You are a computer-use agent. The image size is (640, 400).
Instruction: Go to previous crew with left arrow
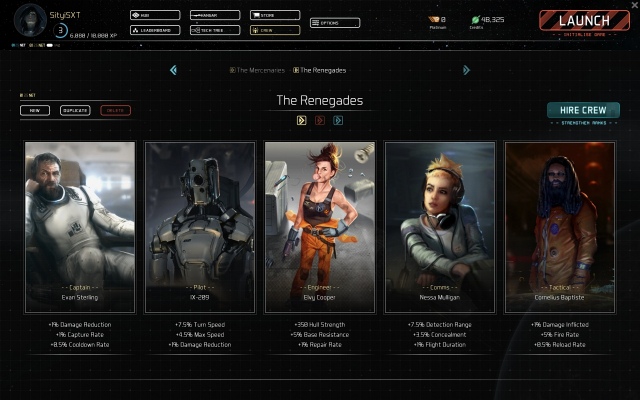point(173,70)
